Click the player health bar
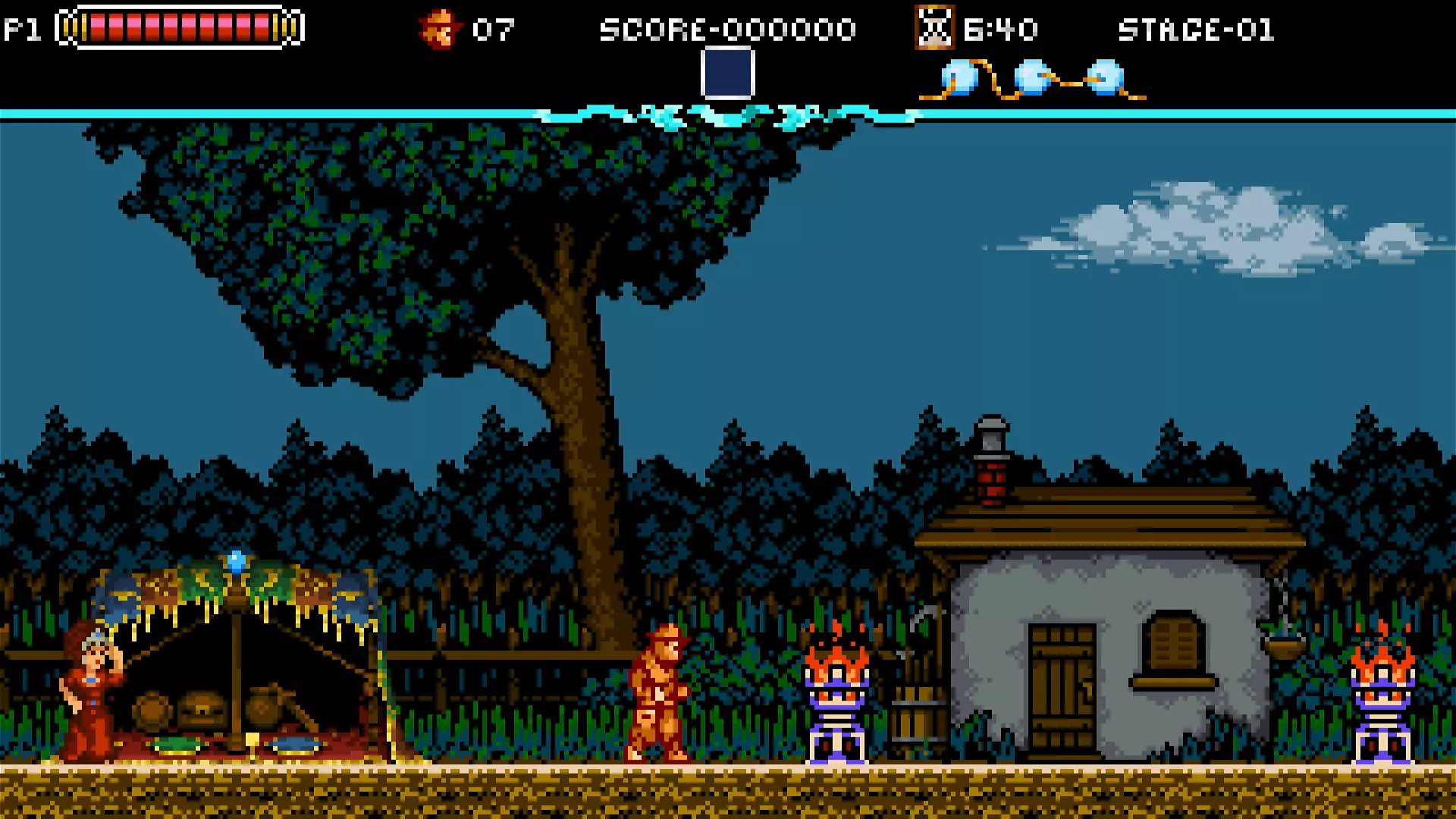The height and width of the screenshot is (819, 1456). (178, 27)
